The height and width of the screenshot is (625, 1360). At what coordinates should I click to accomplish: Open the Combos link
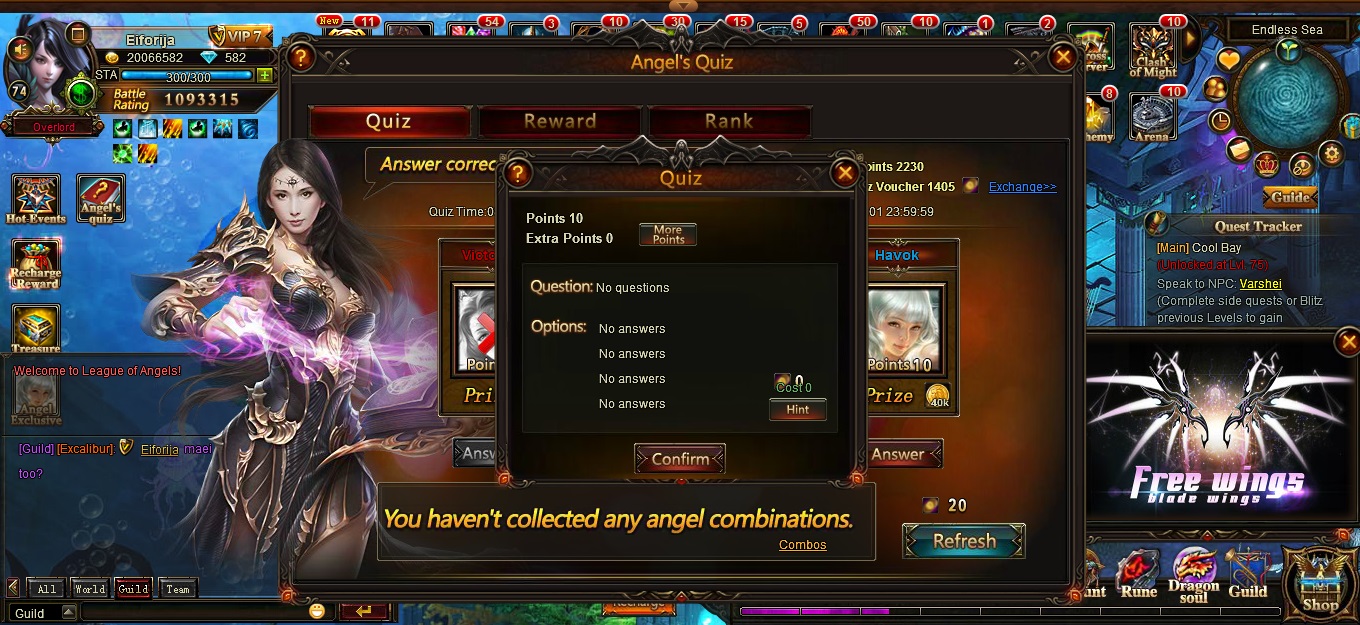(802, 545)
